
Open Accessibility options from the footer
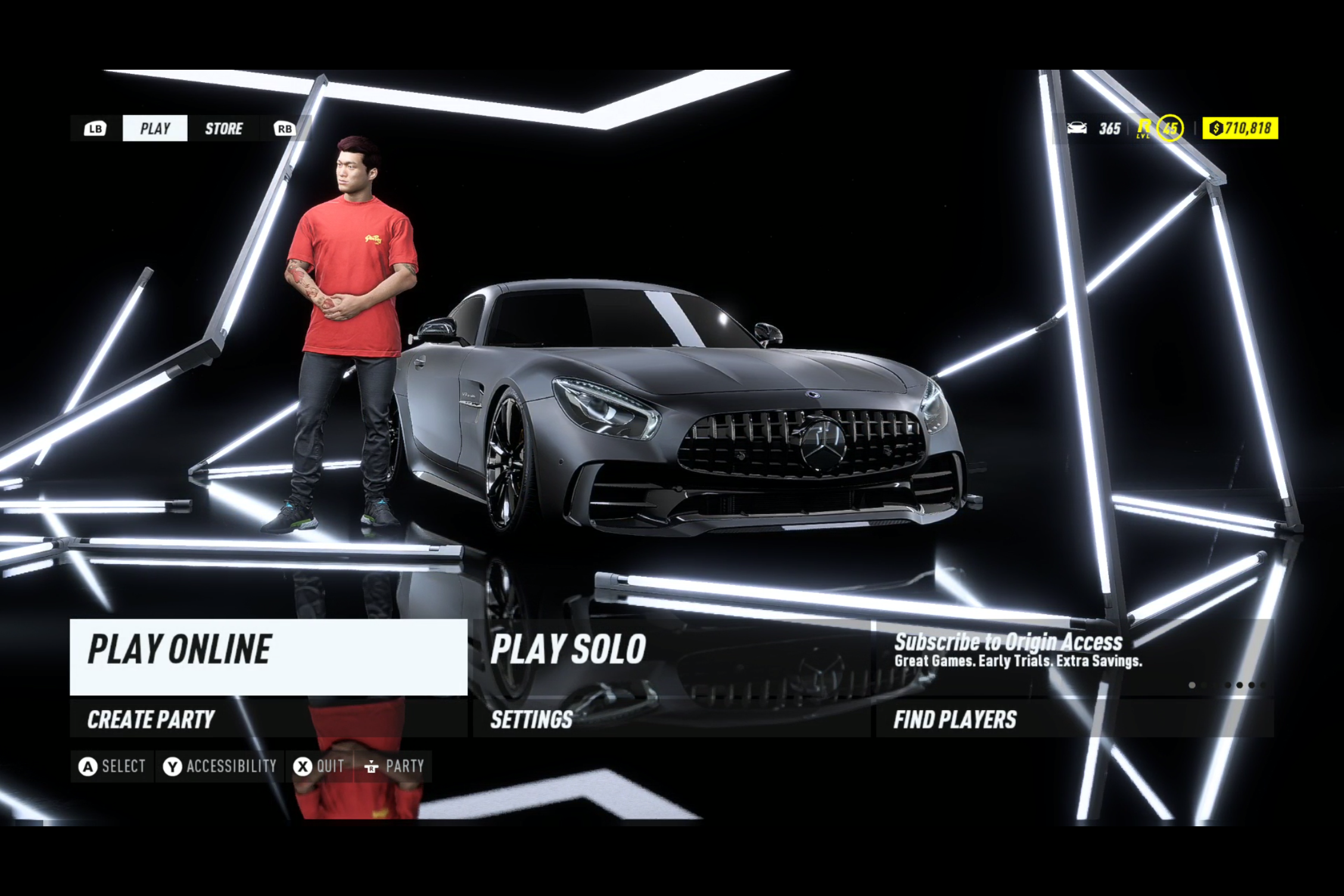(220, 766)
